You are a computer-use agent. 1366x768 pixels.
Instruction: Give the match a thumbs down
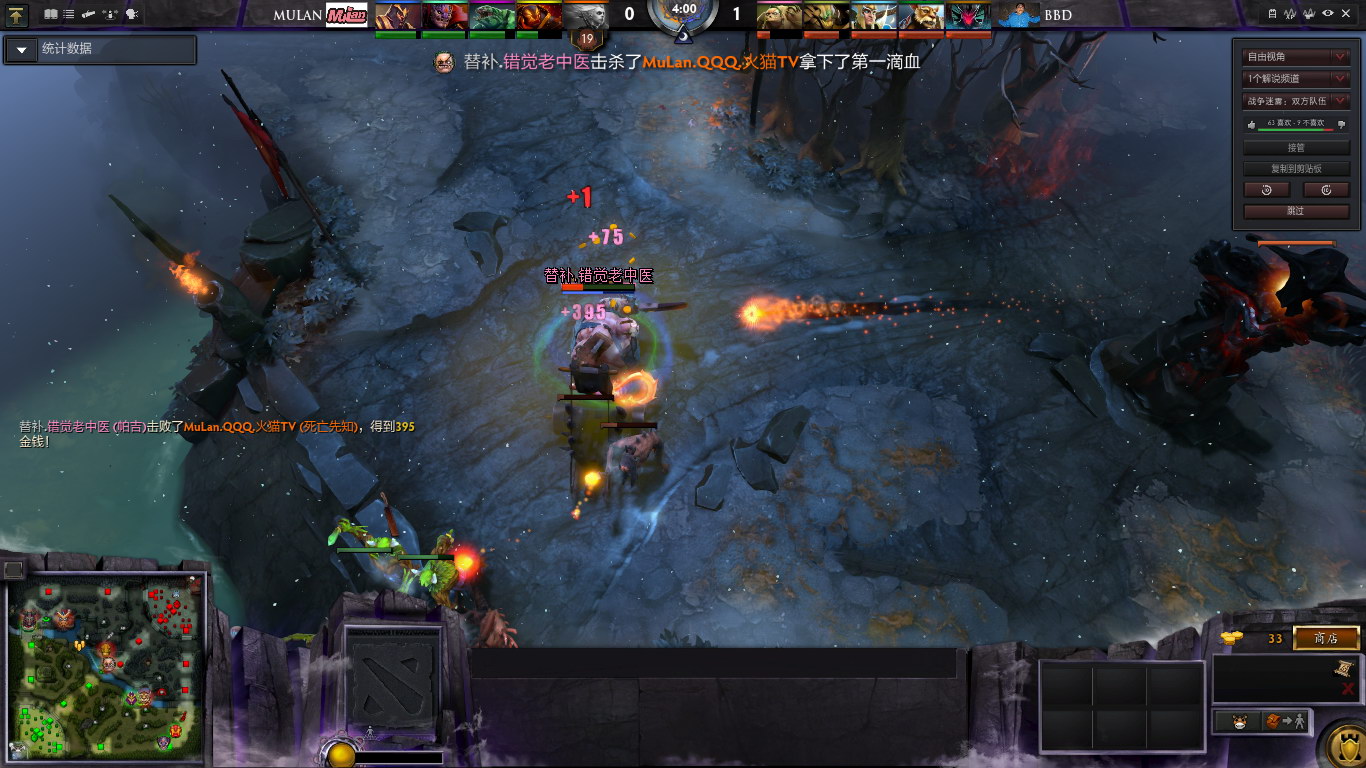point(1341,124)
